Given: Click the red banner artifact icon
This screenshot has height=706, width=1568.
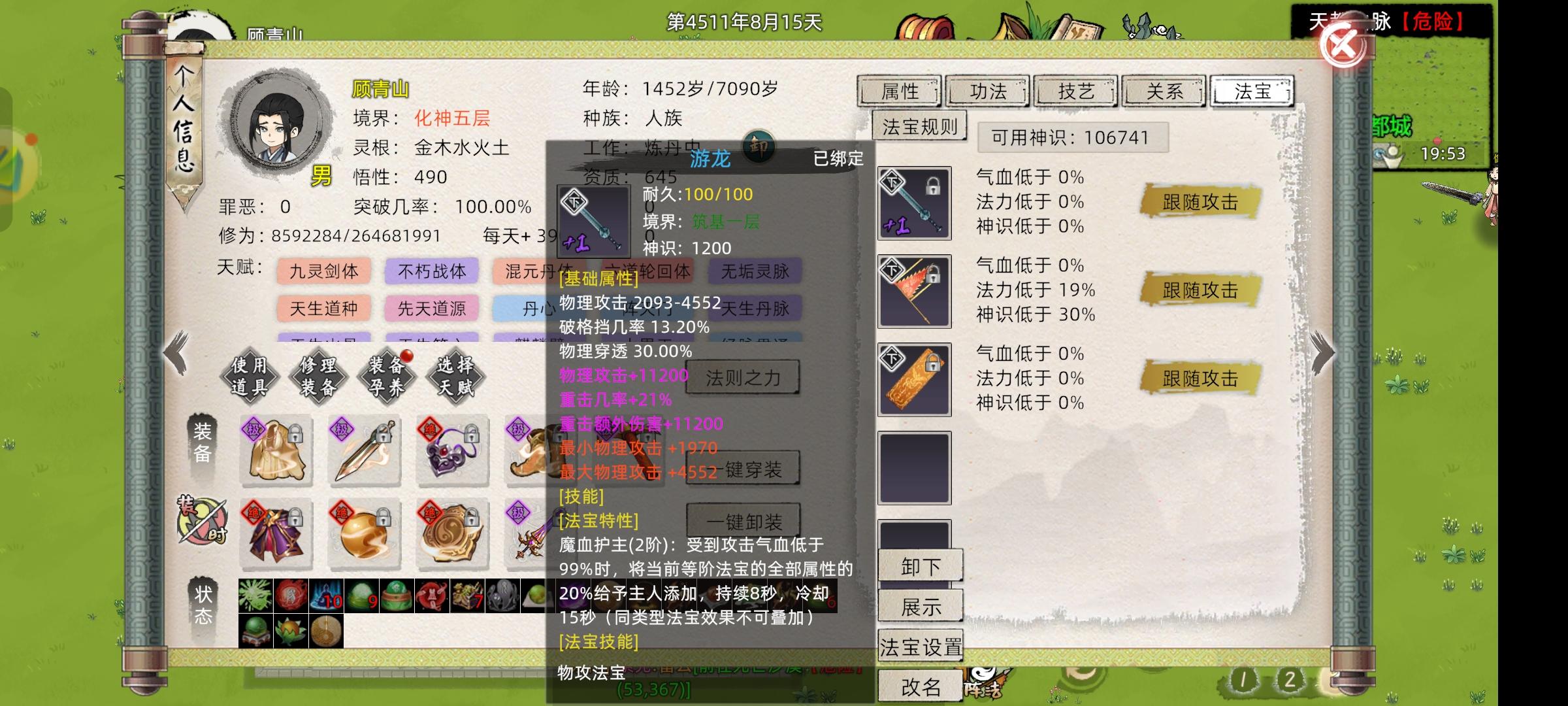Looking at the screenshot, I should pos(914,291).
